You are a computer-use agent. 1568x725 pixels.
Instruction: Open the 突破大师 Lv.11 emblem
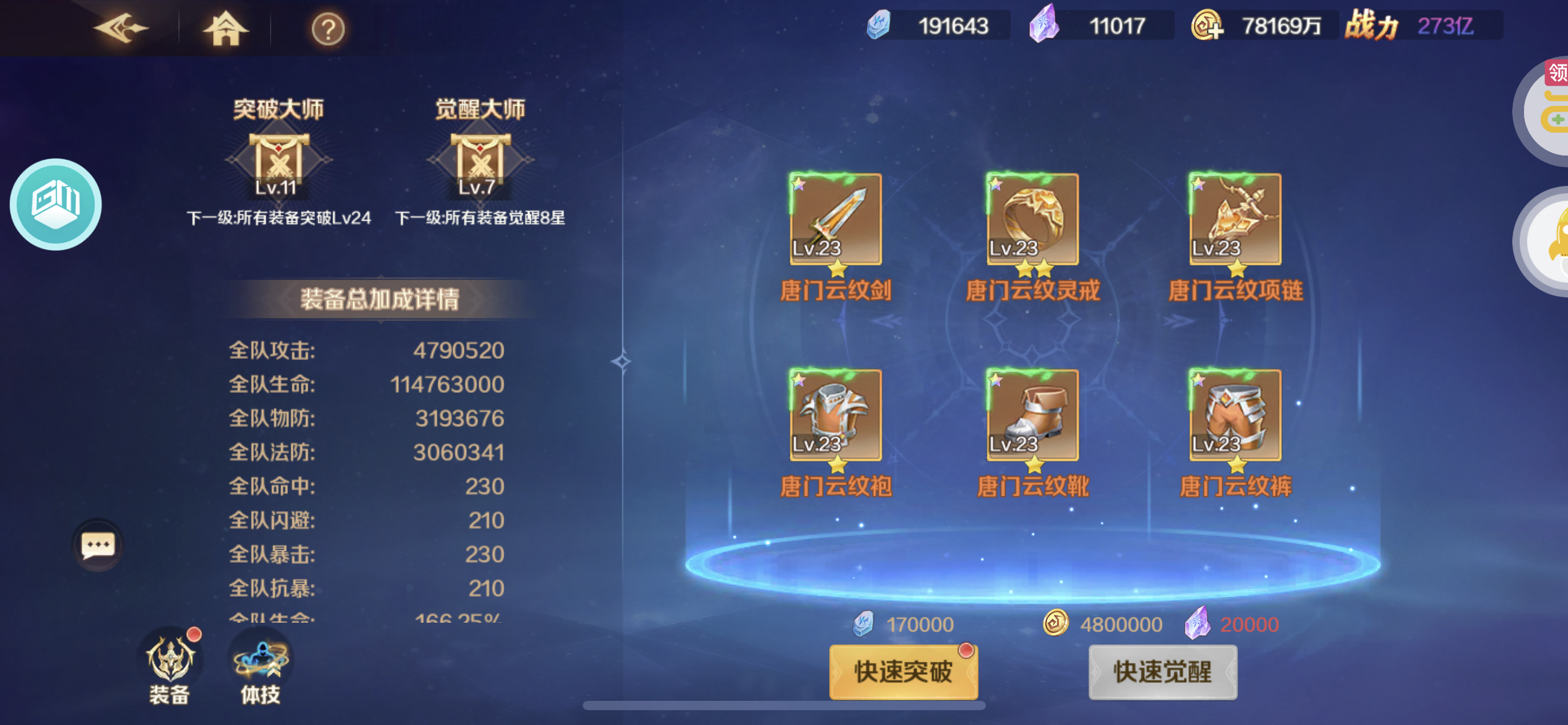click(x=278, y=162)
